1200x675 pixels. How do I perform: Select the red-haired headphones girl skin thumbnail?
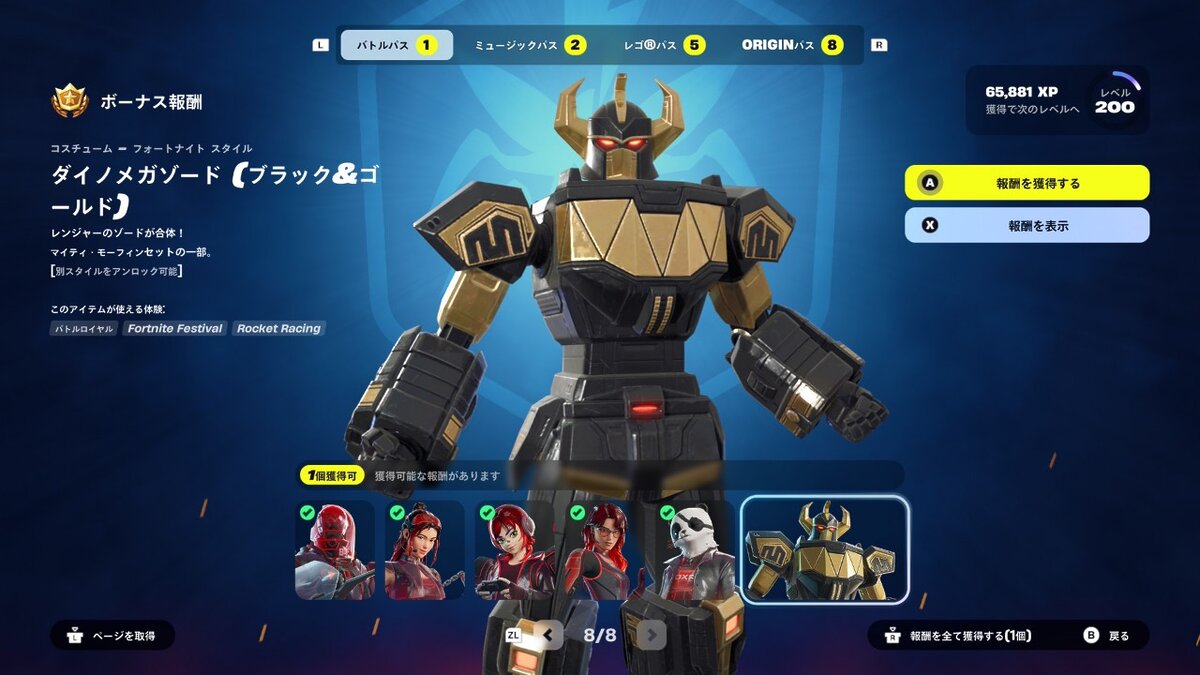point(515,550)
